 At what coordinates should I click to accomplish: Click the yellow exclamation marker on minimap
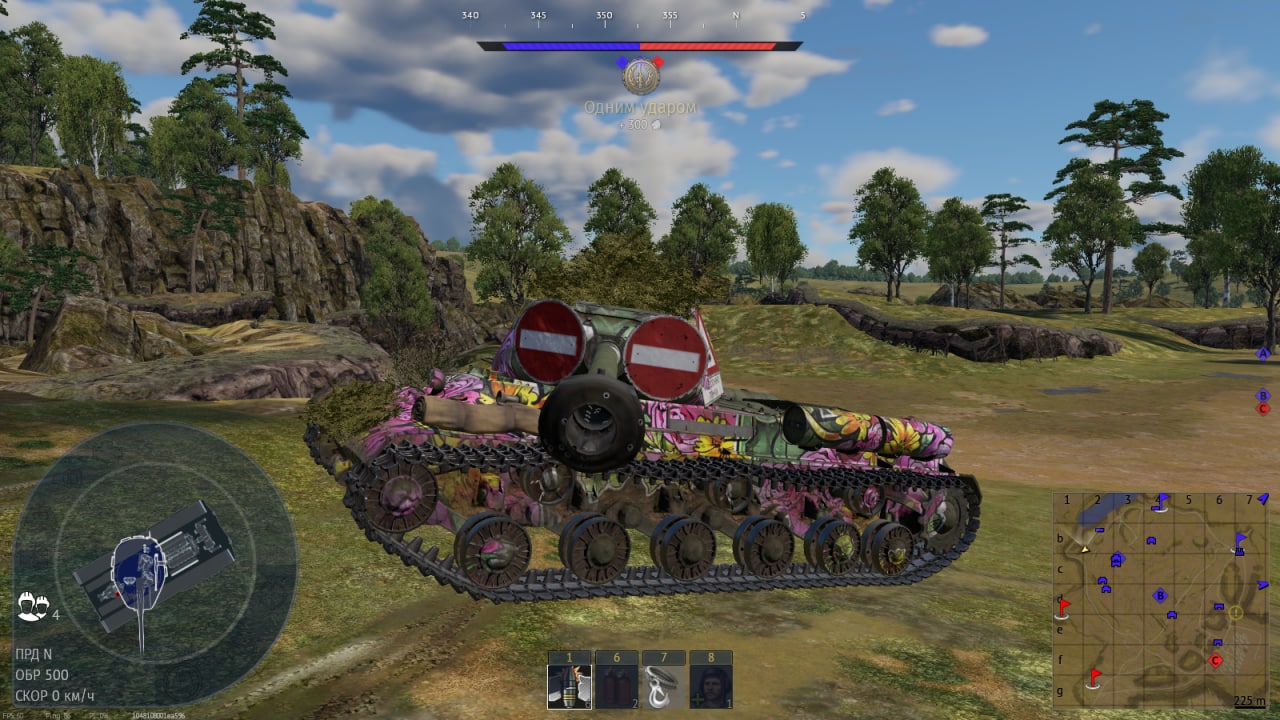coord(1236,612)
